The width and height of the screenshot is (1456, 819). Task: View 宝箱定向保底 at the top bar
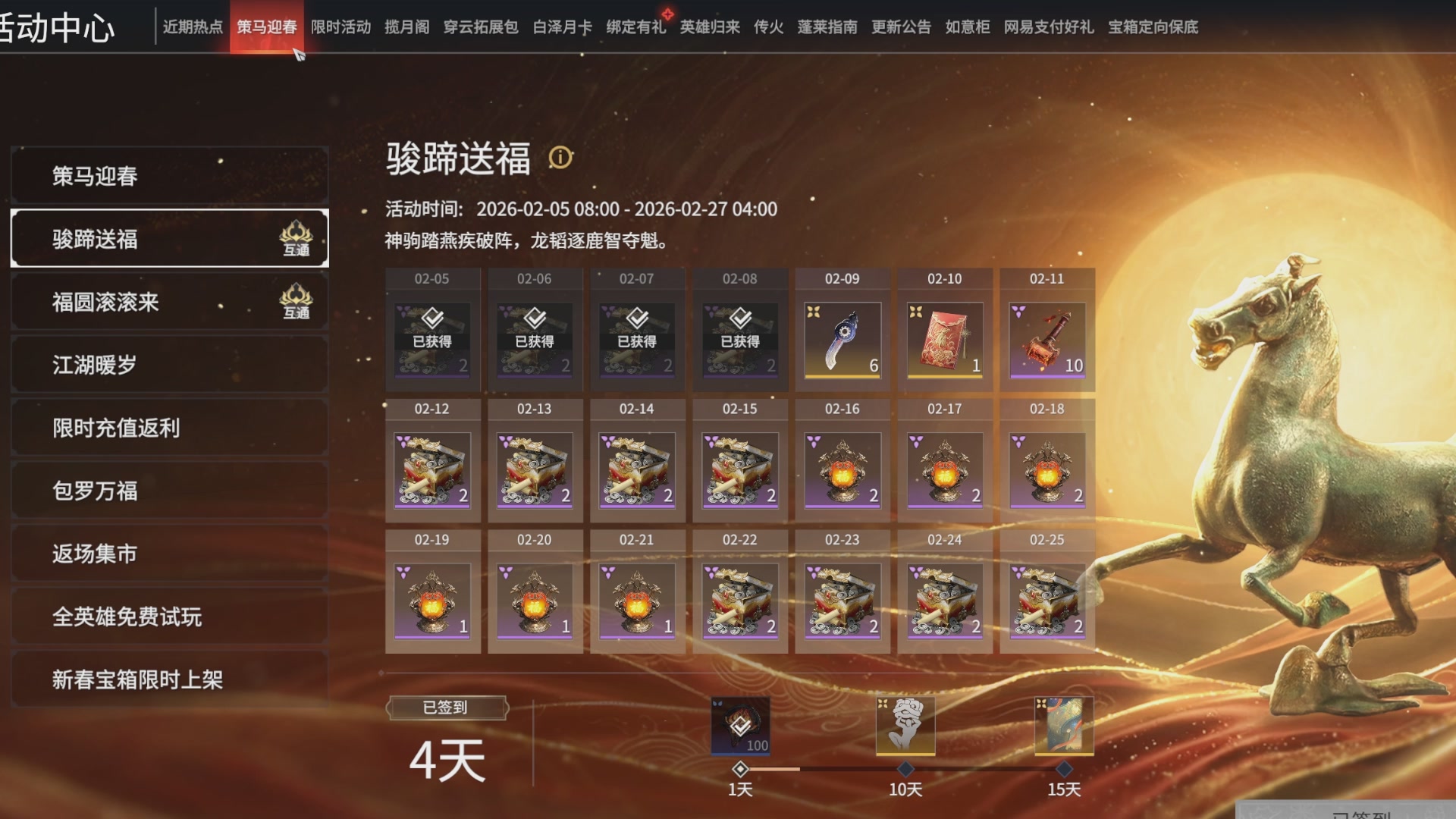click(1152, 27)
